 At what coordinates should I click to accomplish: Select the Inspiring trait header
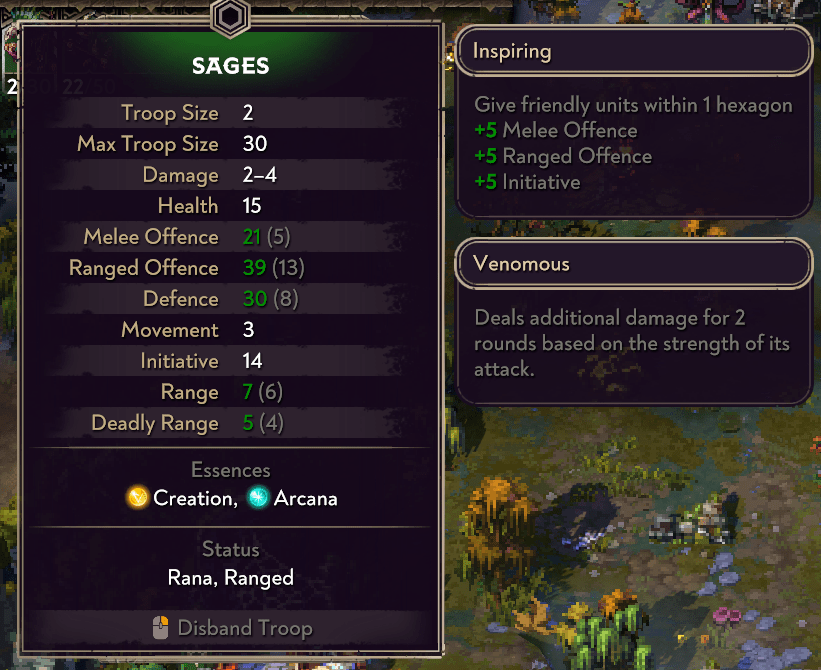tap(633, 51)
